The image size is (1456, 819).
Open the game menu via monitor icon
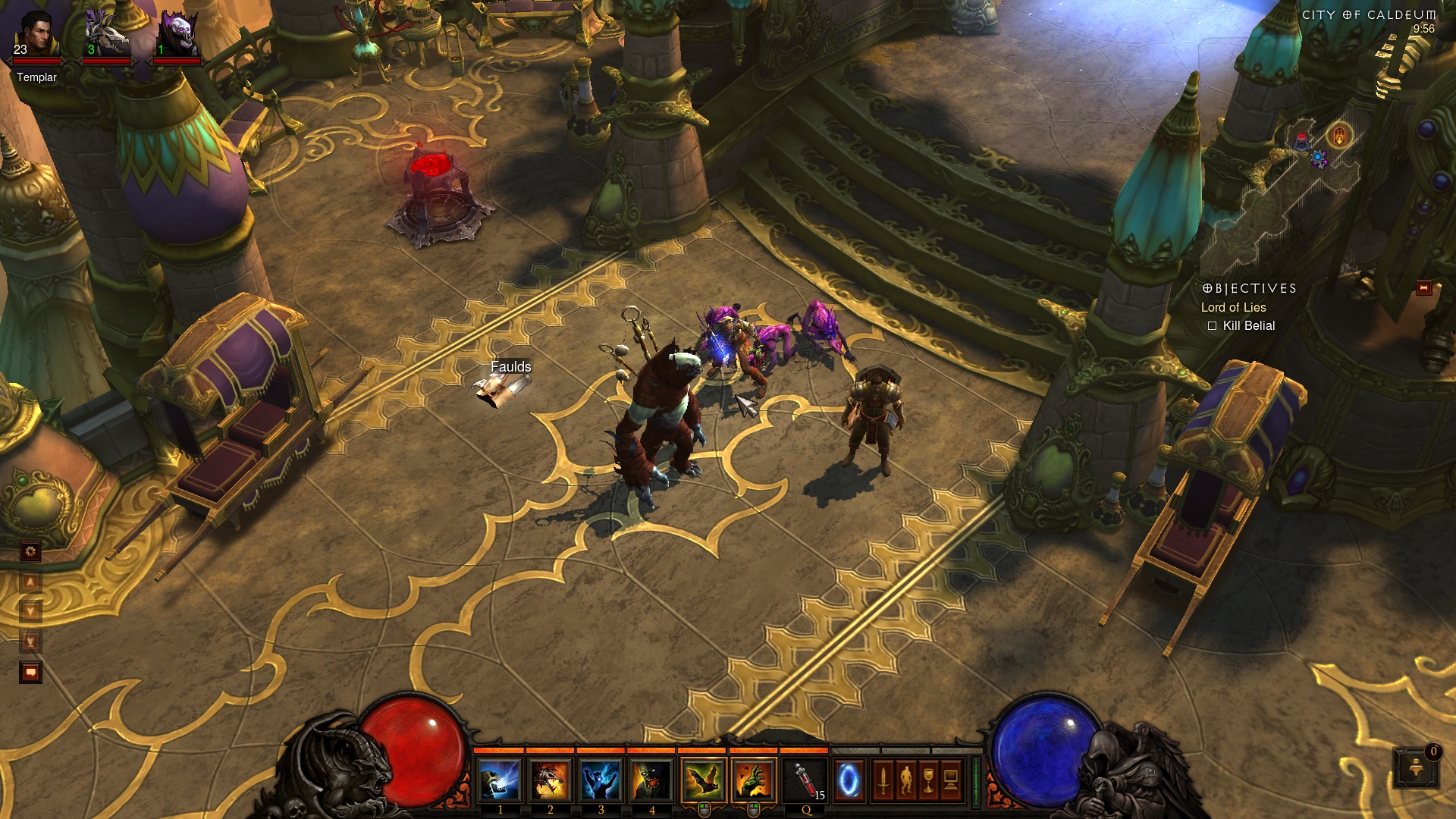pos(951,780)
